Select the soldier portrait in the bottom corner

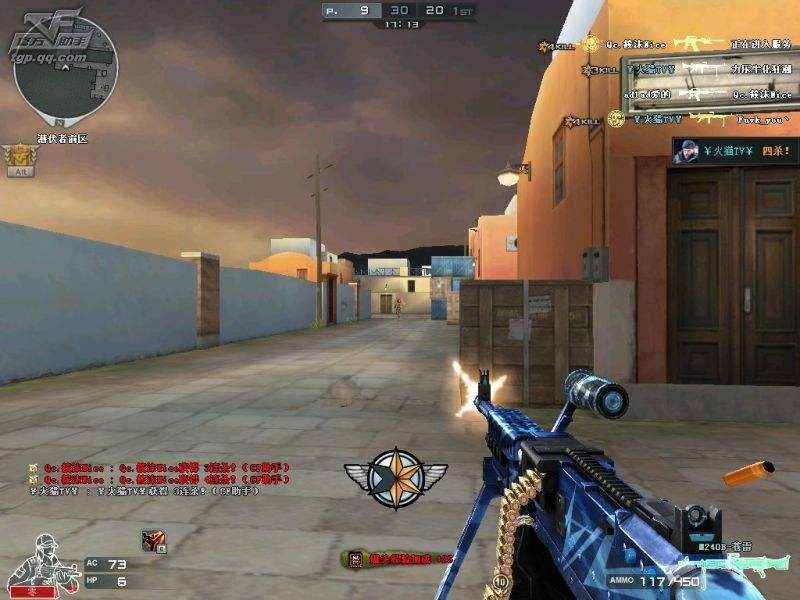pos(38,563)
